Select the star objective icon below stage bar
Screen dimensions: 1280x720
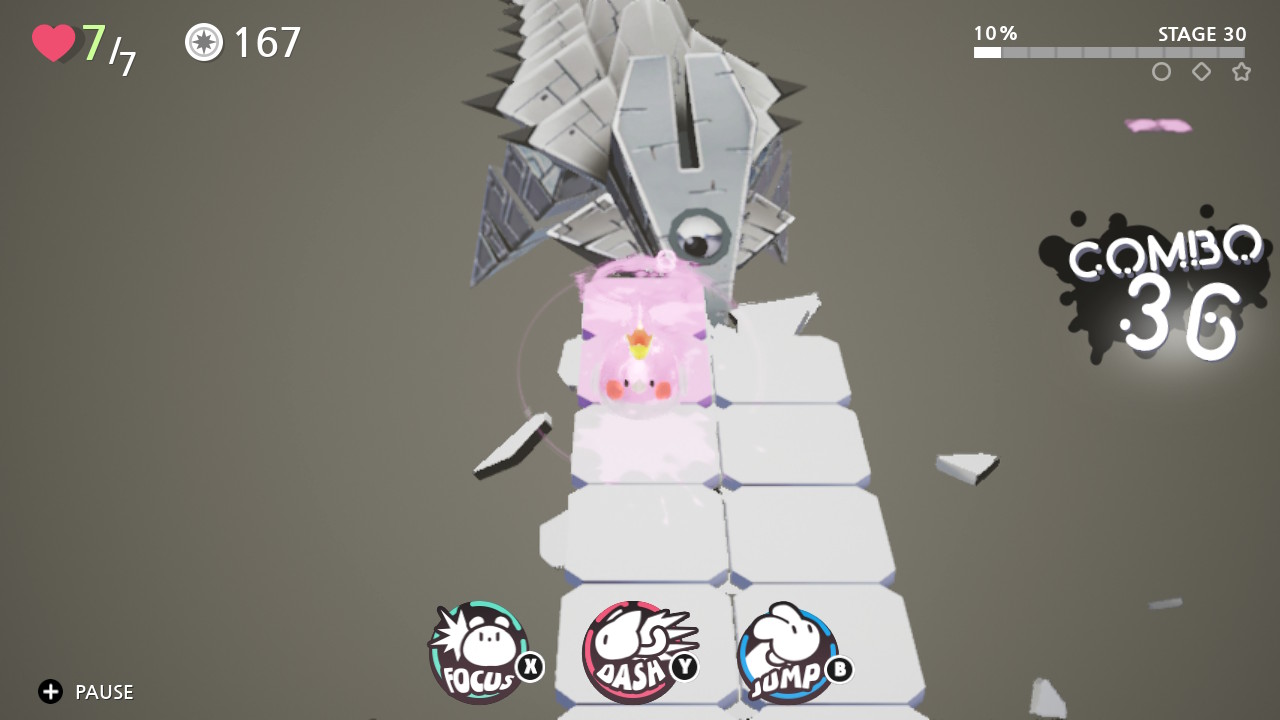pos(1241,72)
